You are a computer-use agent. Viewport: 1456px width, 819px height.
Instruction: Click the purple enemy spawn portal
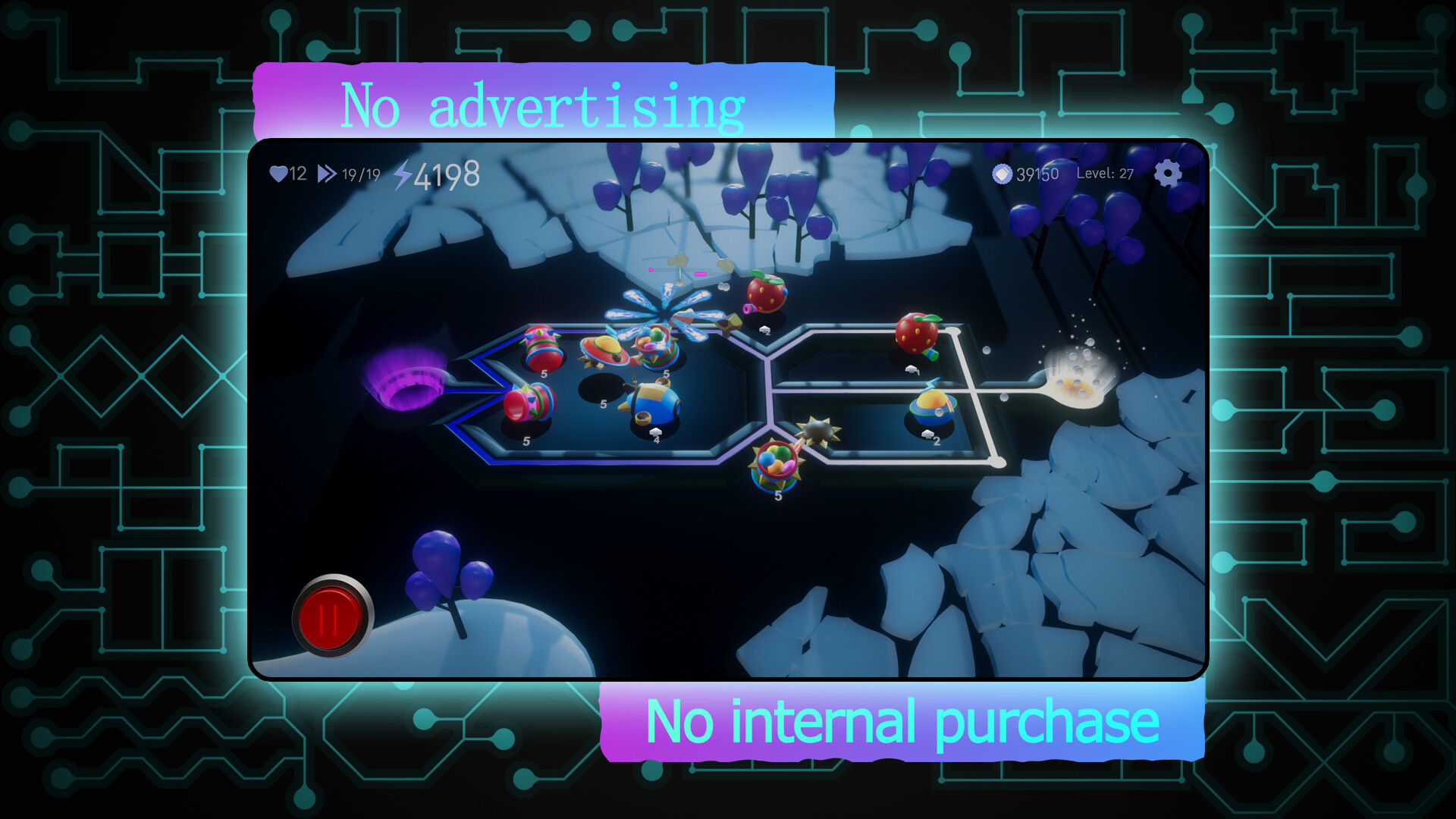406,379
